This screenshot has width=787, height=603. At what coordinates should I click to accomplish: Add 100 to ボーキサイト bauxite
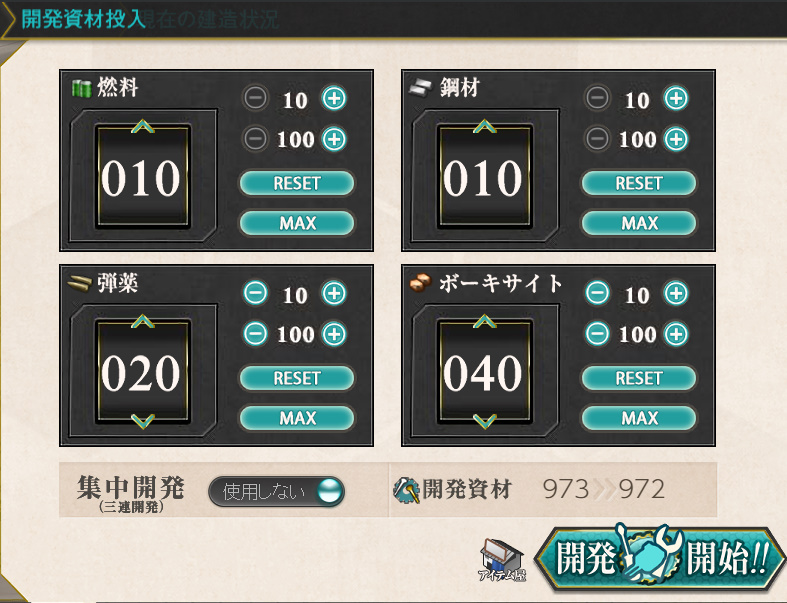coord(676,334)
